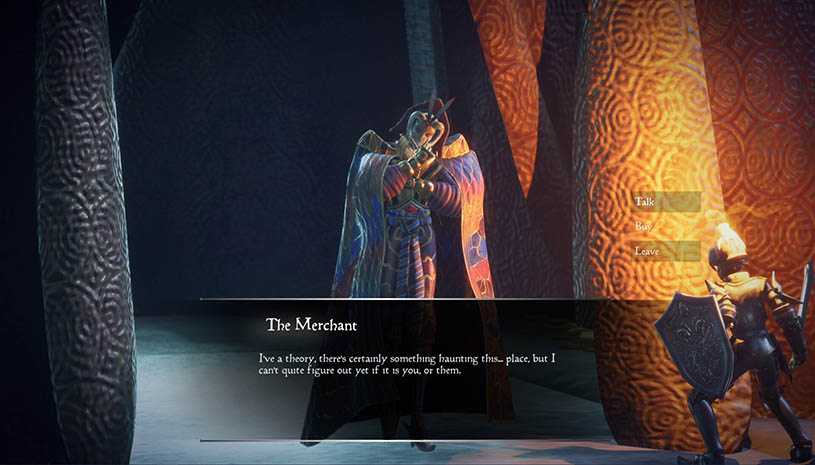The height and width of the screenshot is (465, 815).
Task: Pick Leave to end the conversation
Action: point(665,251)
